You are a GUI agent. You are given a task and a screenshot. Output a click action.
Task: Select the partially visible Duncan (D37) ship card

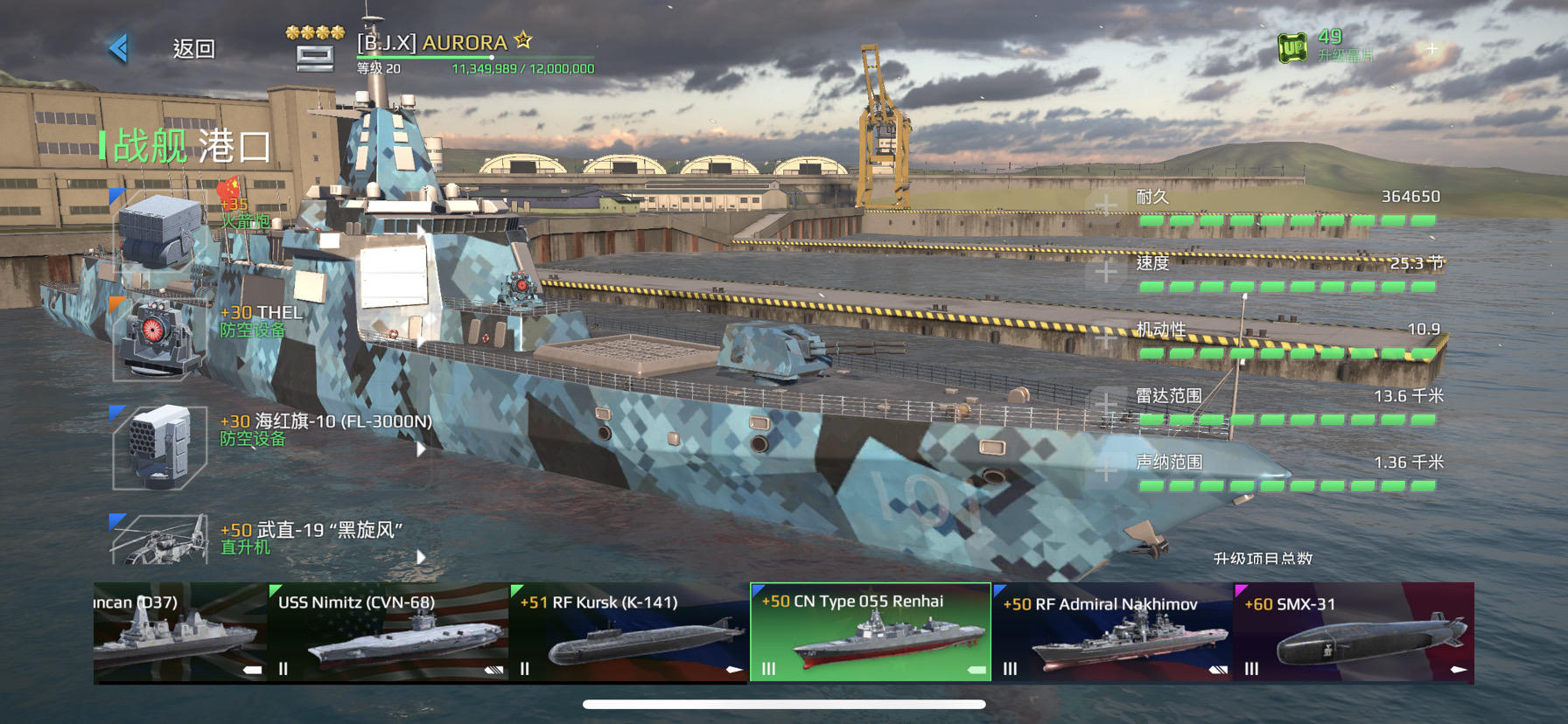tap(179, 633)
